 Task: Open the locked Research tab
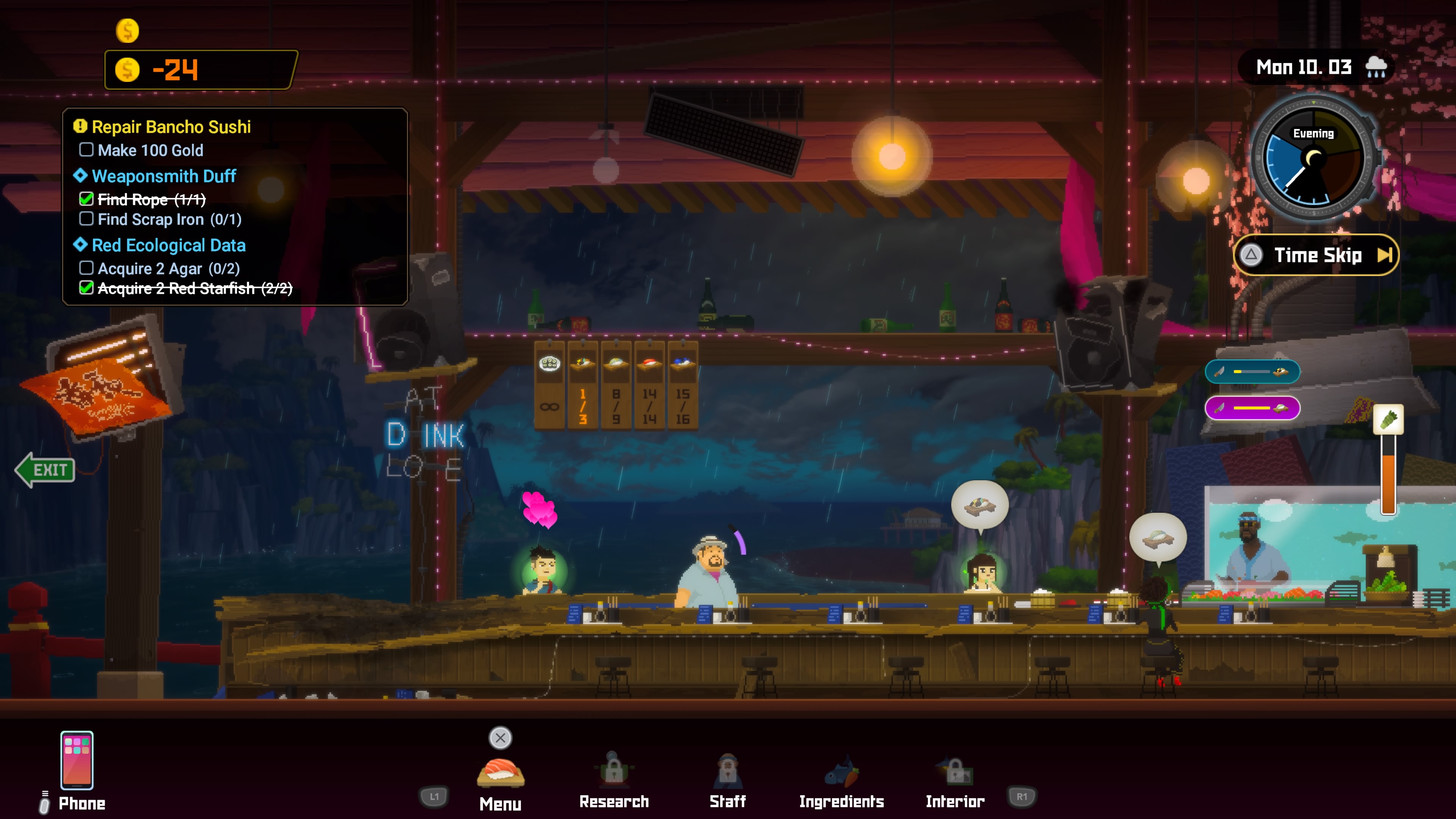(x=614, y=780)
